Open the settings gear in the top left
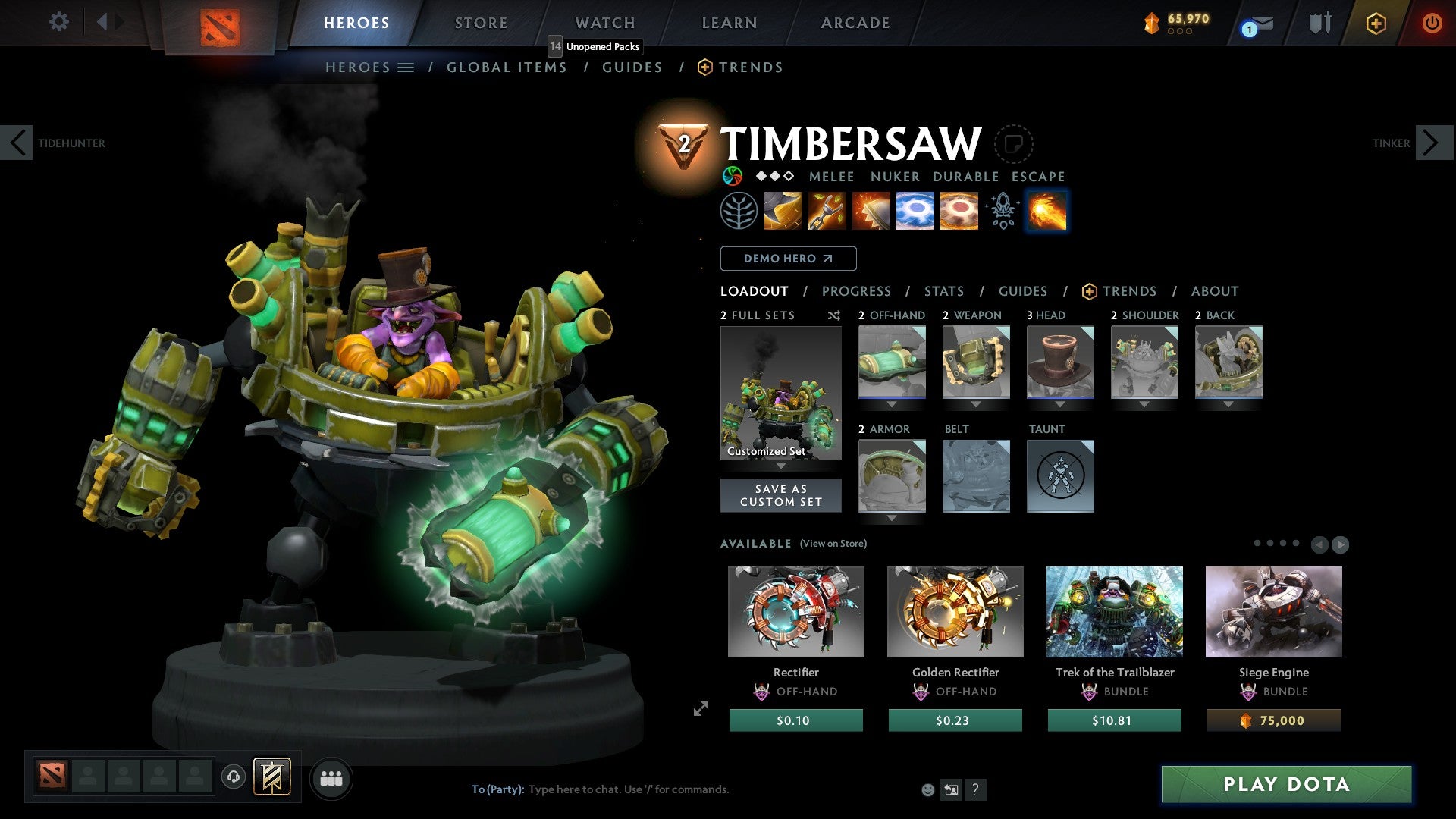1456x819 pixels. 58,22
